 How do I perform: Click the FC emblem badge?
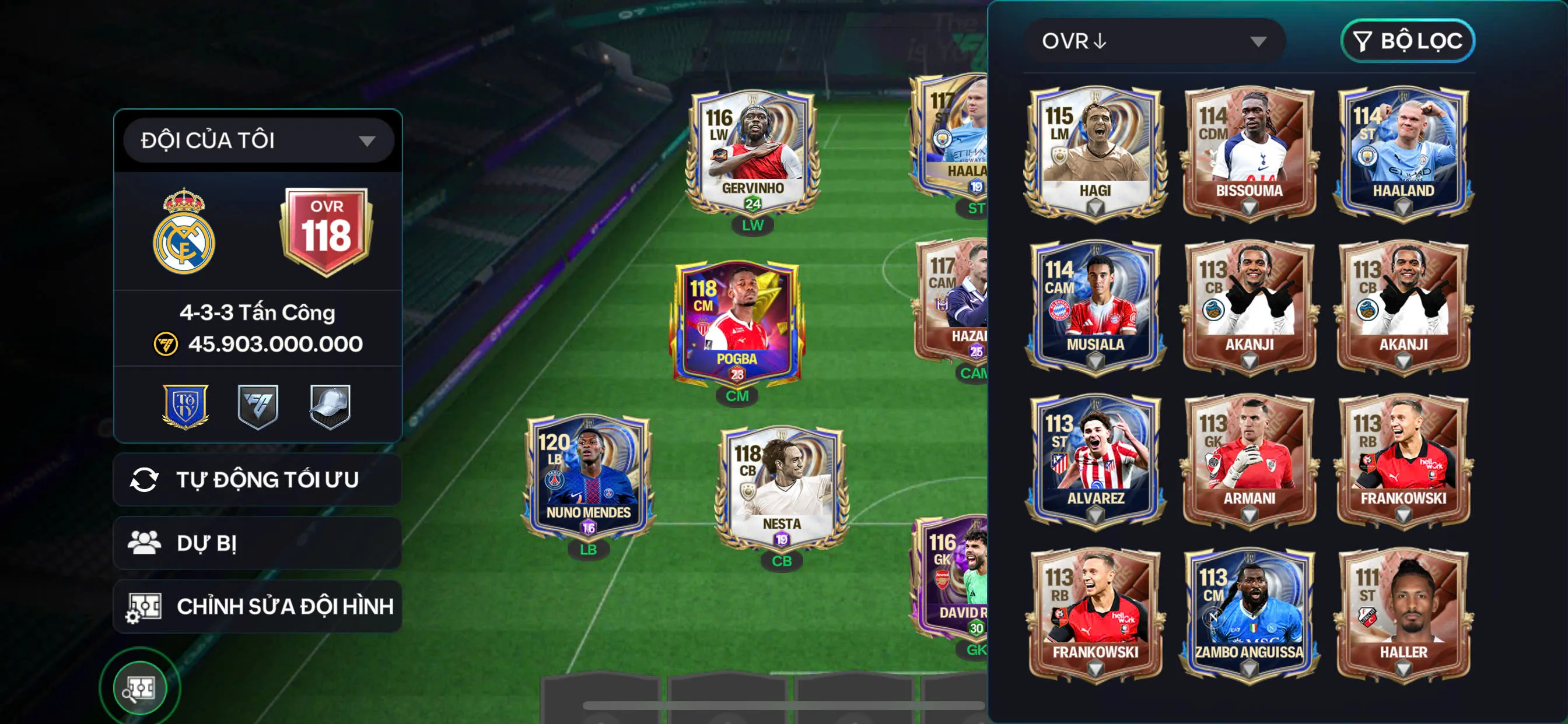click(x=258, y=407)
